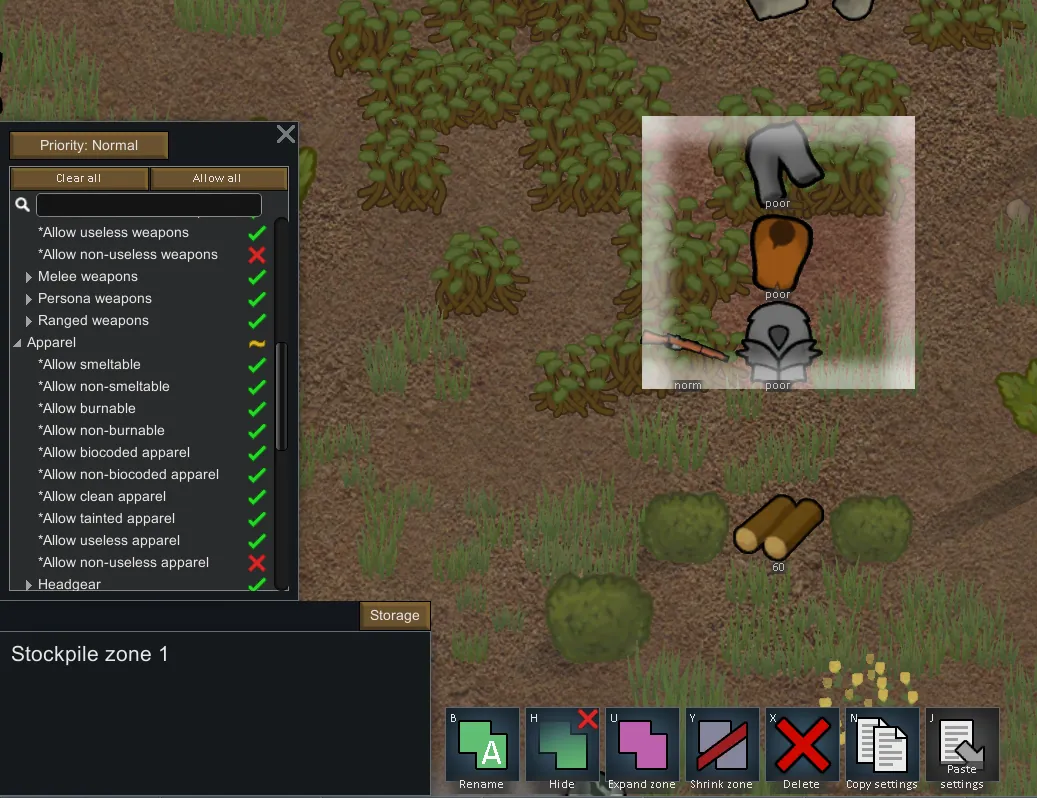Collapse the Apparel category
Screen dimensions: 1037x798
click(x=18, y=343)
